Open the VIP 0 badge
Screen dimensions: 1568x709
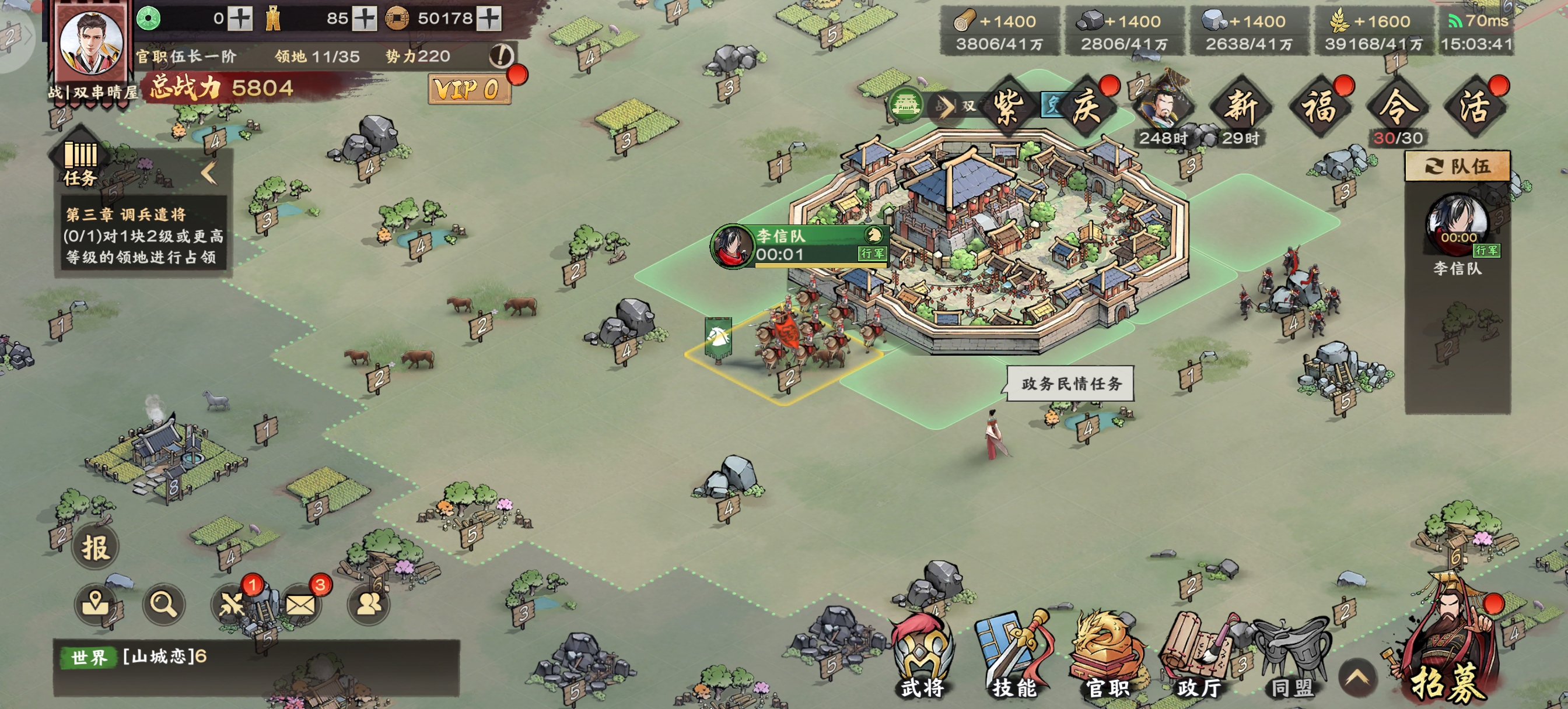[467, 90]
